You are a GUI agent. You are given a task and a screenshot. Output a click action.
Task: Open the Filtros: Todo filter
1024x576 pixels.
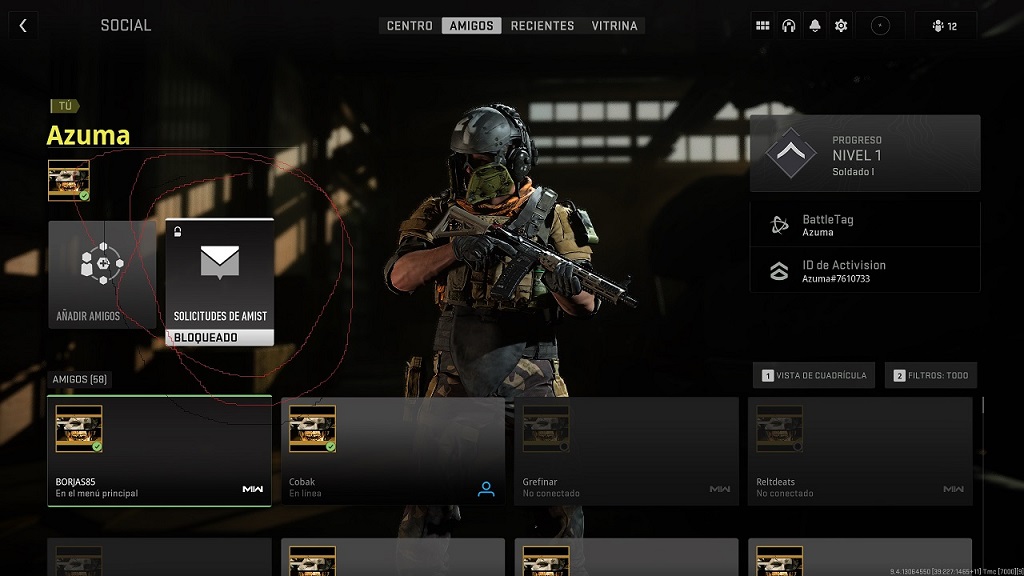(931, 376)
